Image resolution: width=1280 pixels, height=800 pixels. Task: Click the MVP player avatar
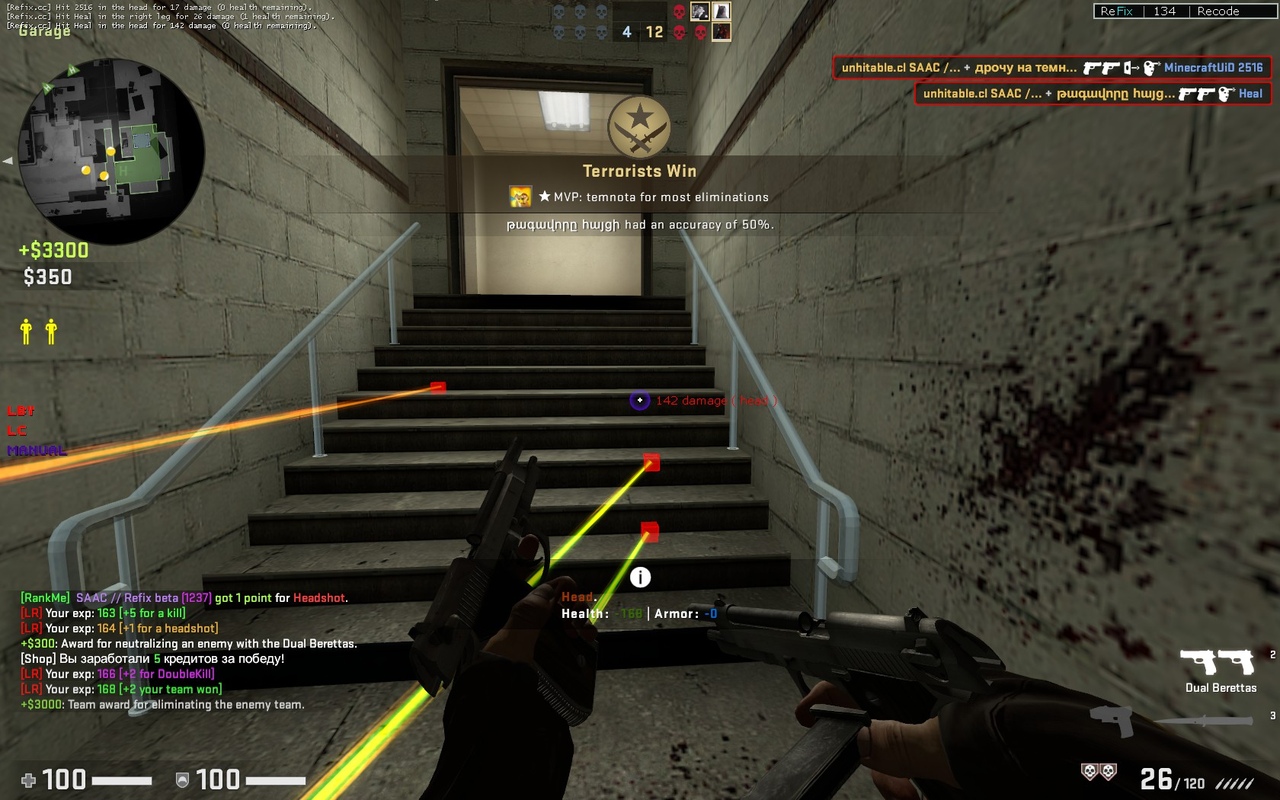pyautogui.click(x=520, y=197)
